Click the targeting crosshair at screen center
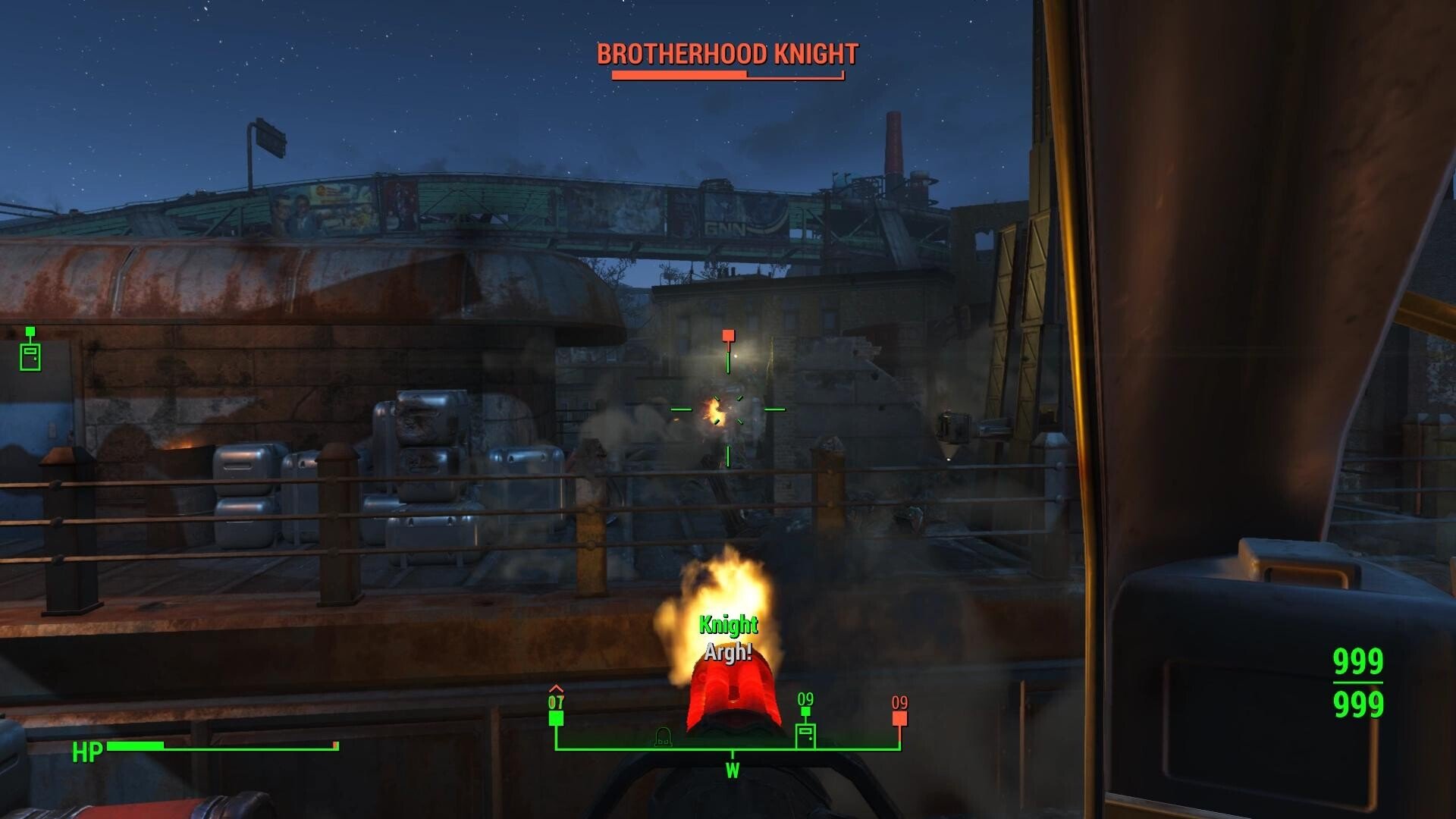Viewport: 1456px width, 819px height. click(x=727, y=409)
